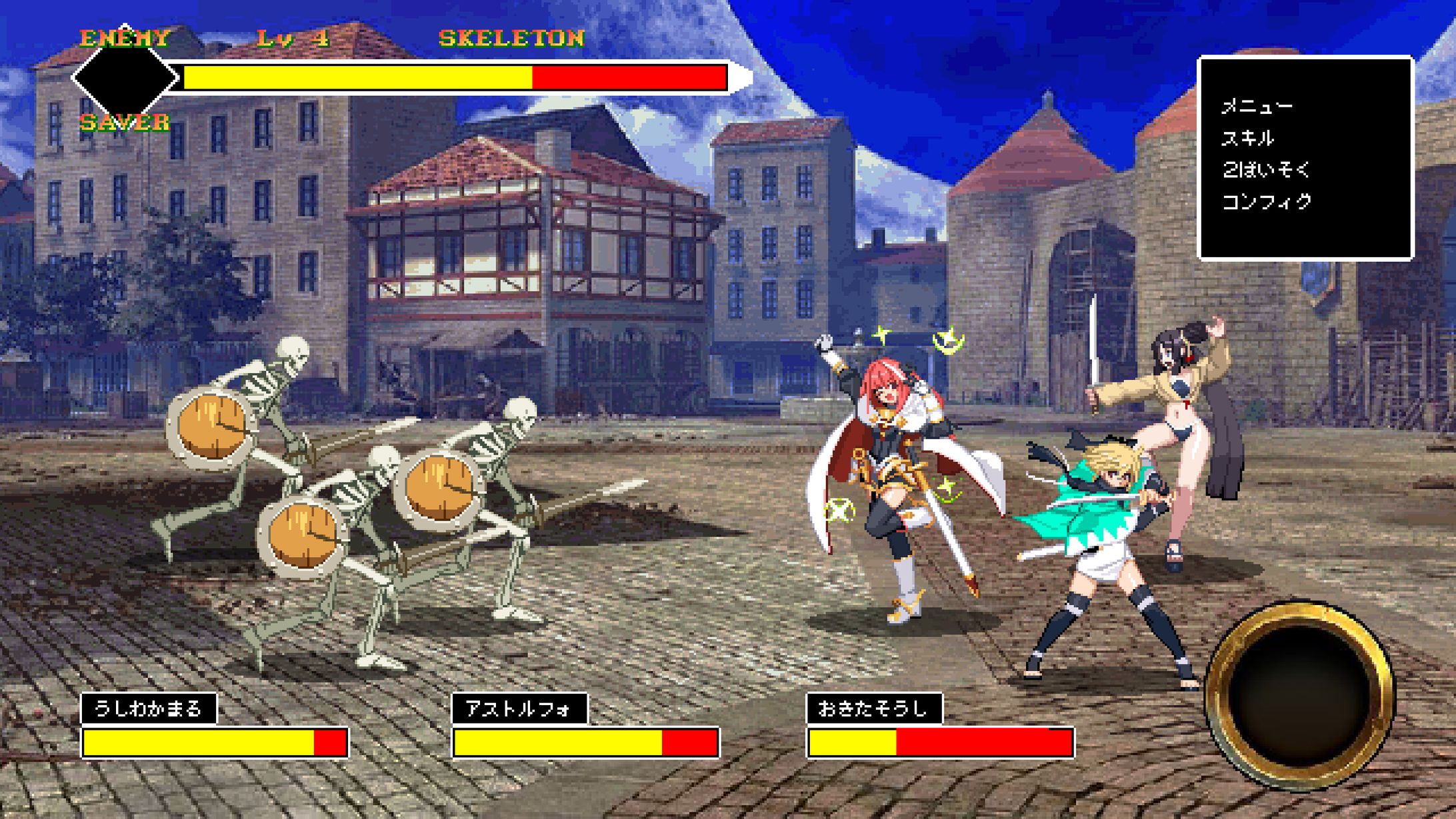Click the SKELETON enemy name label

pos(513,38)
